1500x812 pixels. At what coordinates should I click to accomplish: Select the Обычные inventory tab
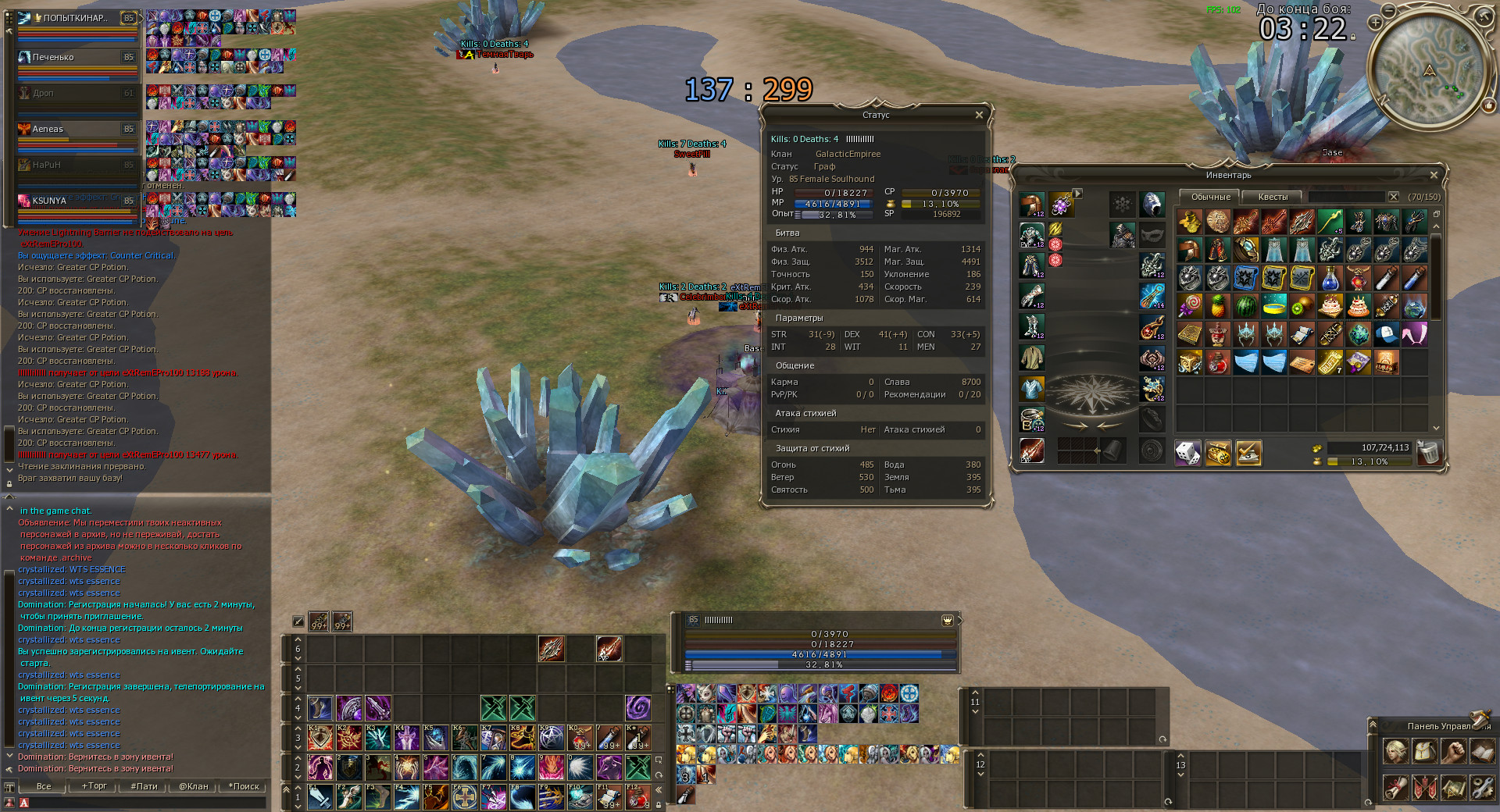(x=1210, y=197)
